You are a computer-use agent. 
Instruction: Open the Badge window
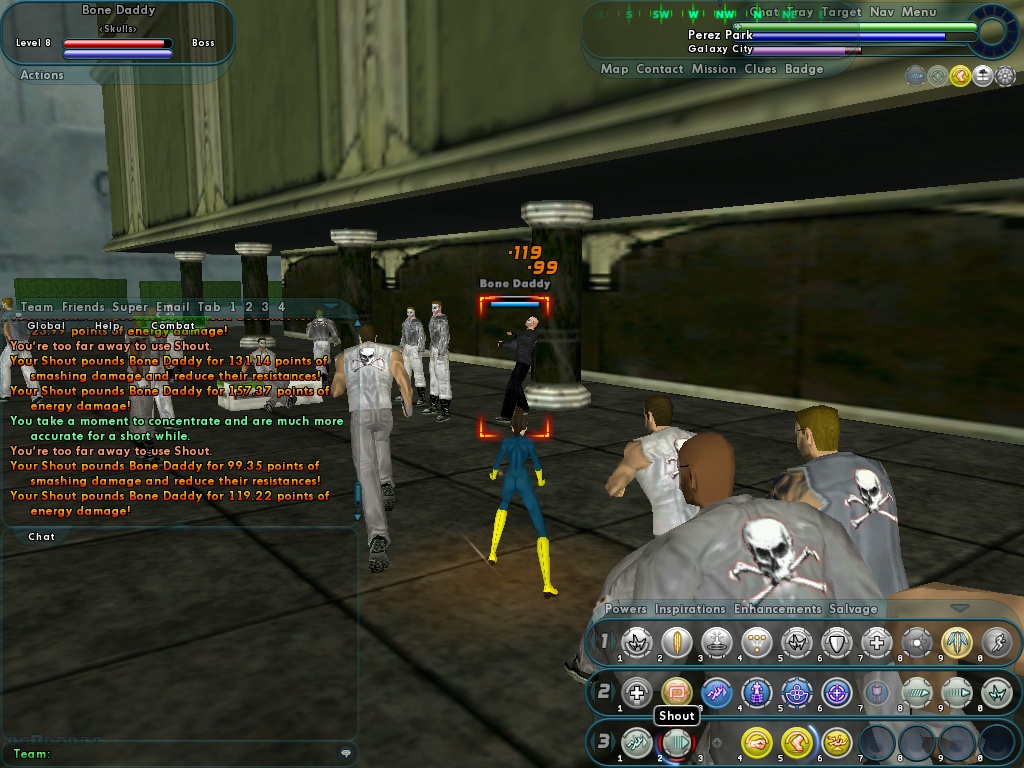[x=804, y=69]
